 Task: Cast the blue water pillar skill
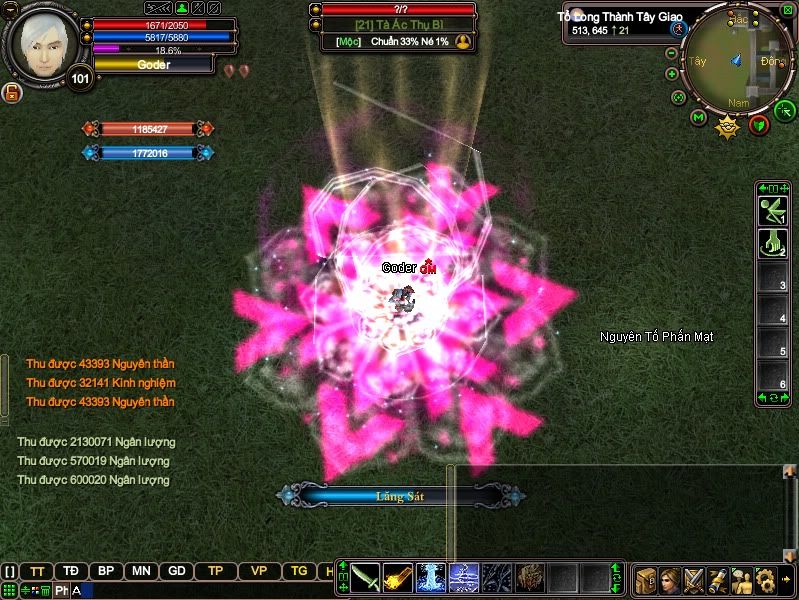430,578
